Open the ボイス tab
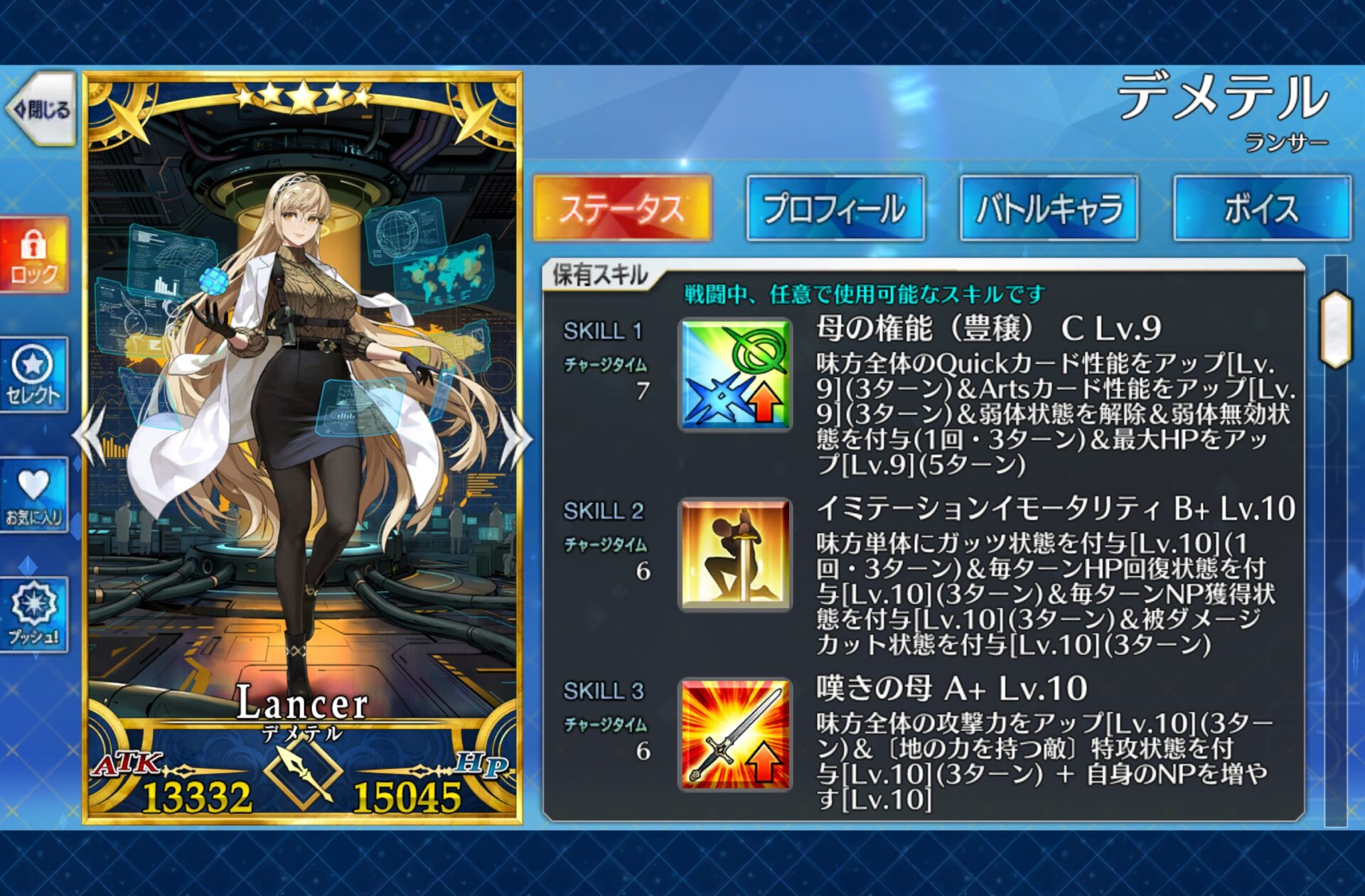Viewport: 1365px width, 896px height. [x=1261, y=209]
